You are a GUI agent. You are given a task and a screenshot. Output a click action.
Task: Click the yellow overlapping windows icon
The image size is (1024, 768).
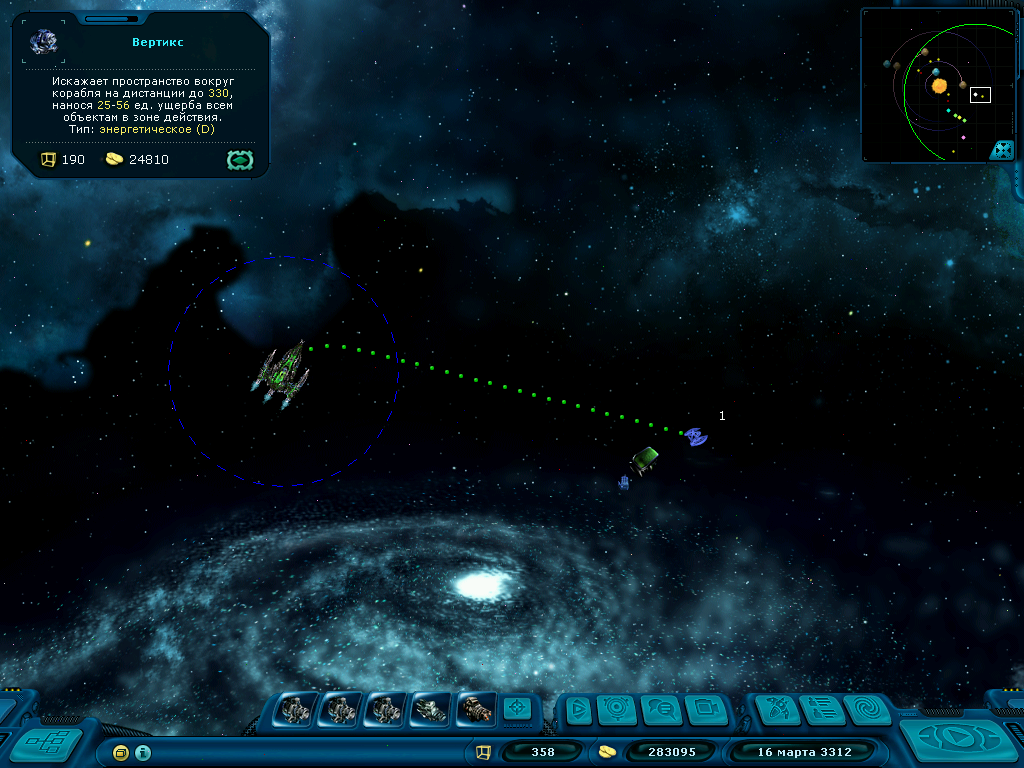[121, 752]
